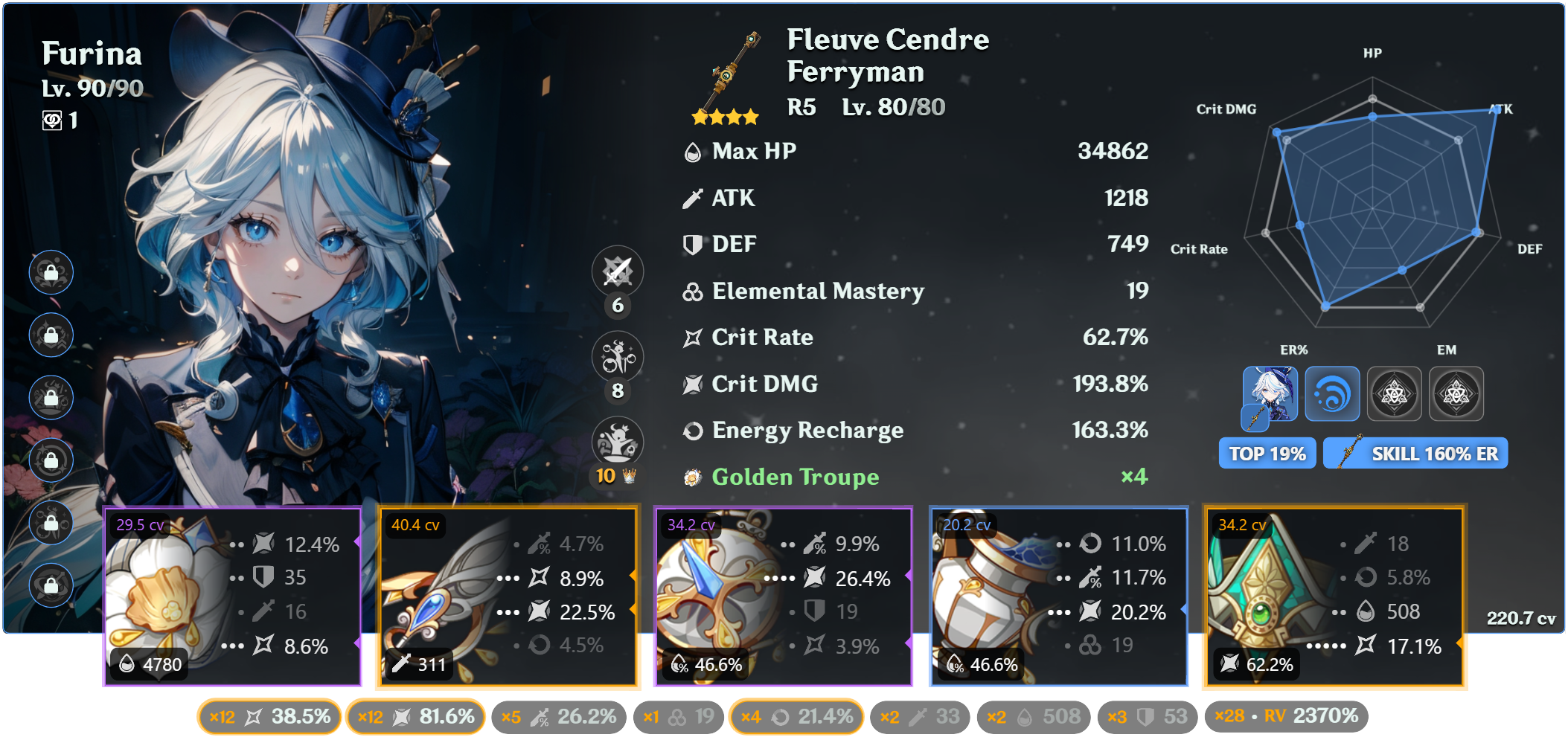This screenshot has width=1568, height=740.
Task: Click the TOP 19% ranking button
Action: pyautogui.click(x=1266, y=452)
